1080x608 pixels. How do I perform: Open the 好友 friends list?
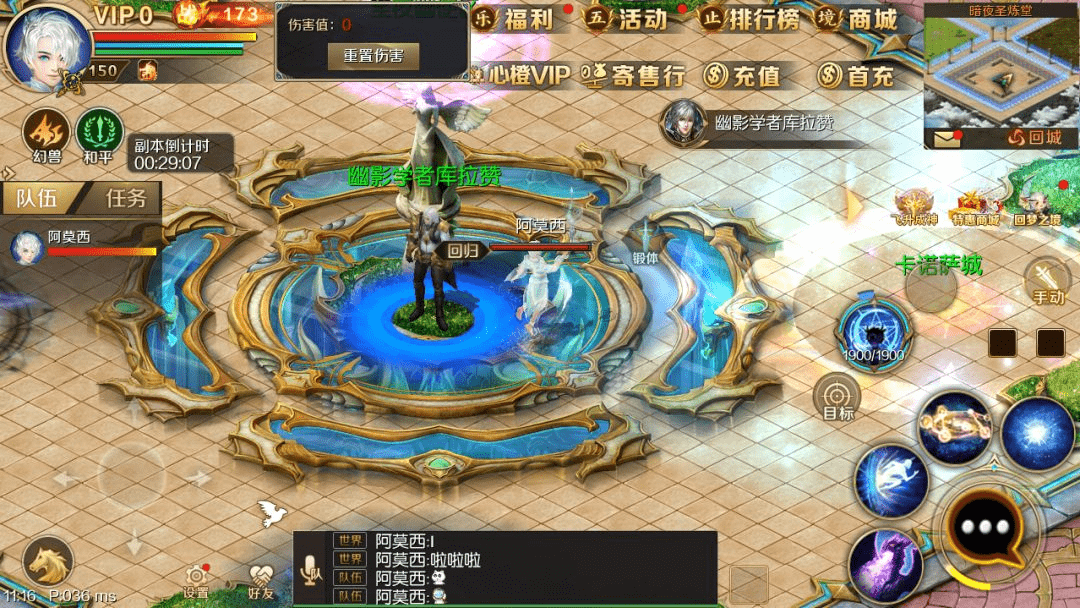tap(261, 581)
